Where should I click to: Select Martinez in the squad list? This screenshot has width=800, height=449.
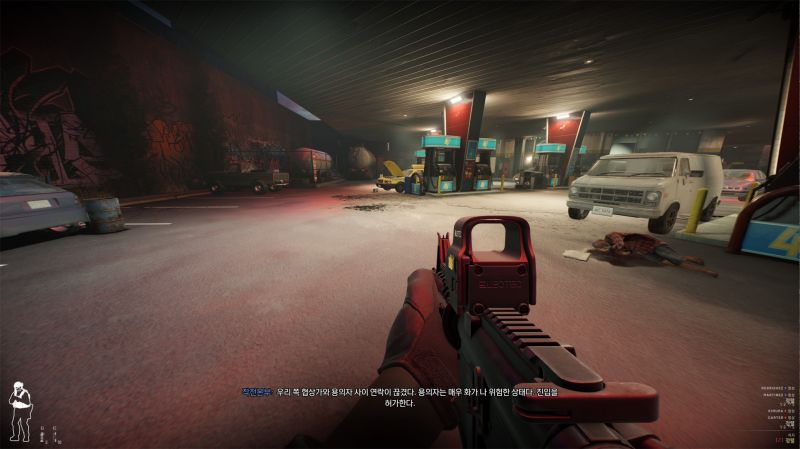[774, 395]
